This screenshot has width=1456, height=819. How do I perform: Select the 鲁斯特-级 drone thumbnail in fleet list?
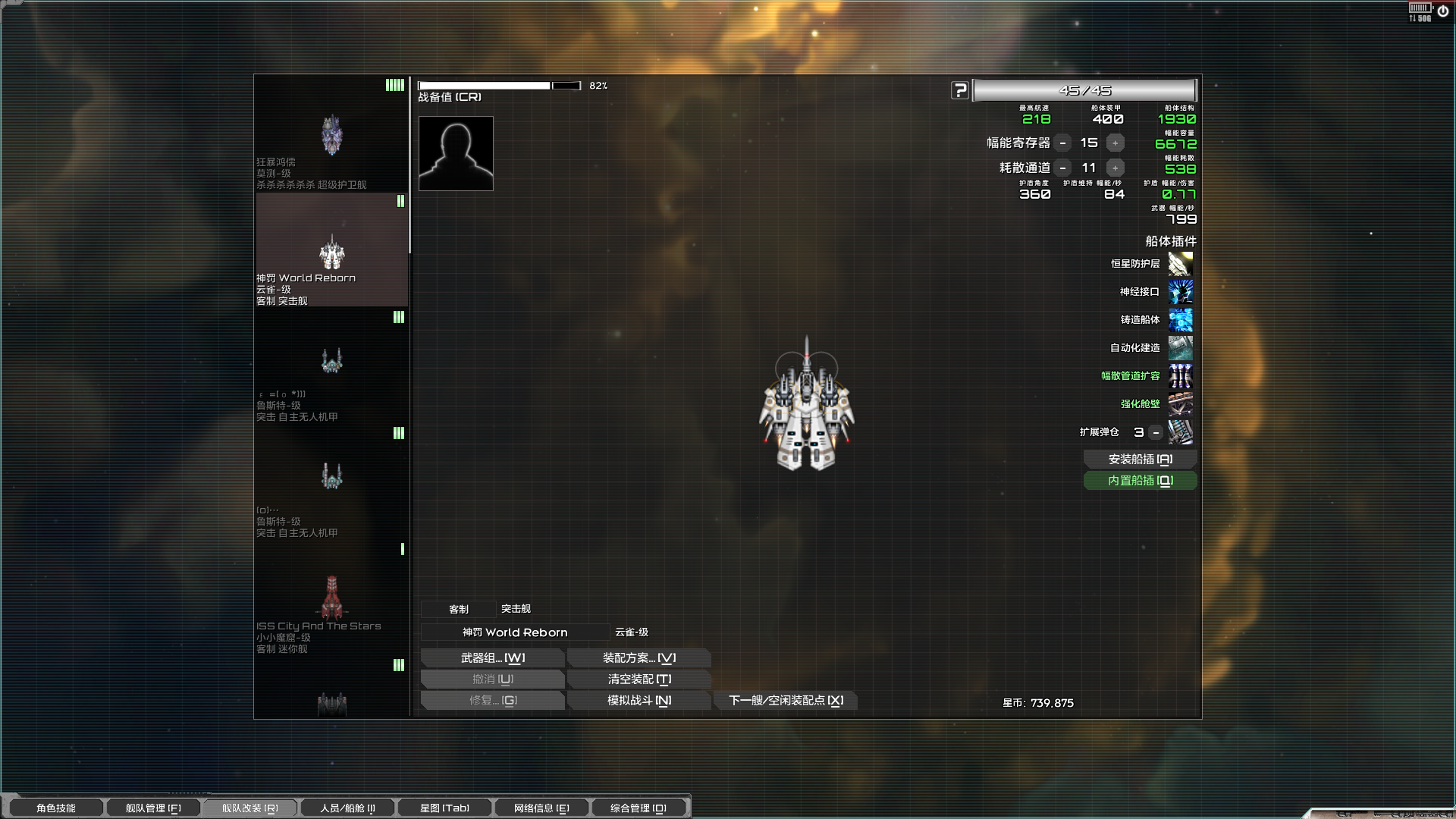coord(331,361)
